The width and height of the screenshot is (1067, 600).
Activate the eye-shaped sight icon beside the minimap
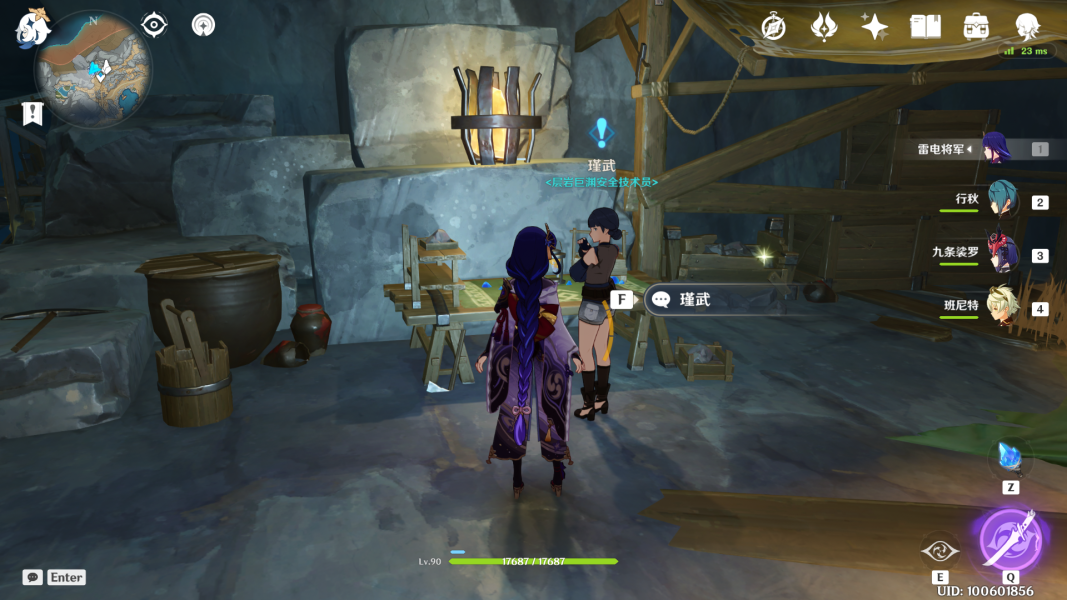154,25
